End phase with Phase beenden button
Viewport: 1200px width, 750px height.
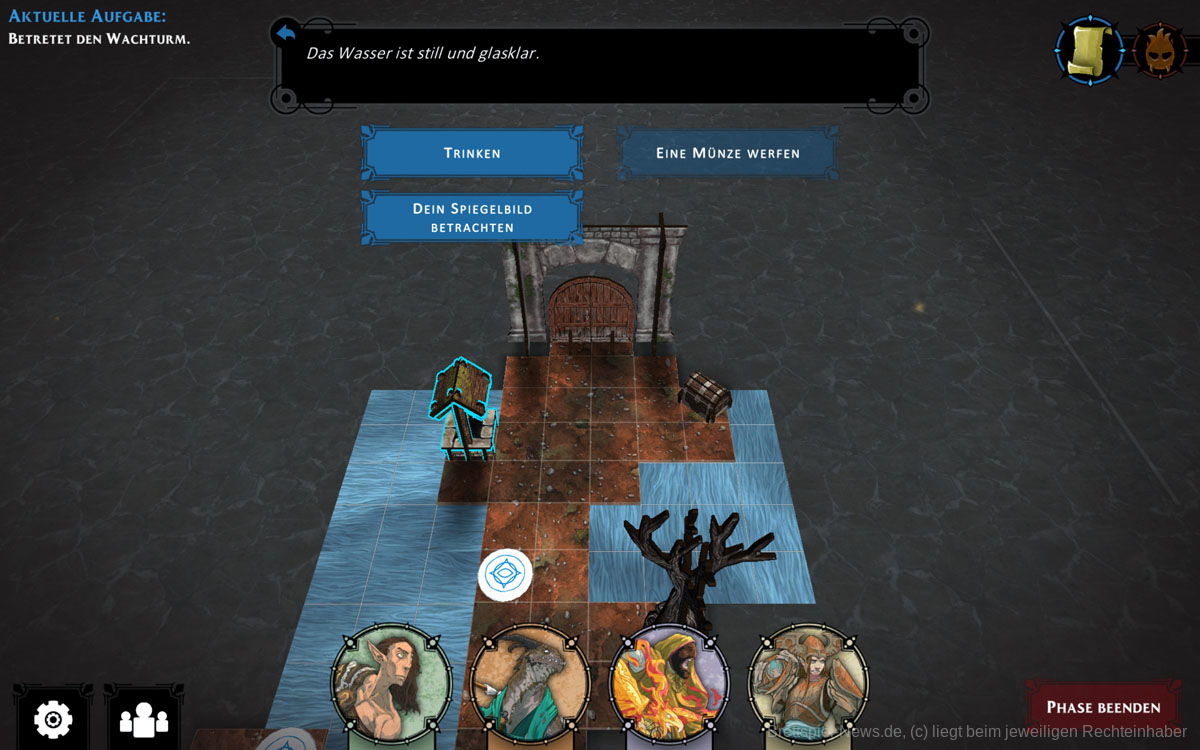coord(1103,707)
